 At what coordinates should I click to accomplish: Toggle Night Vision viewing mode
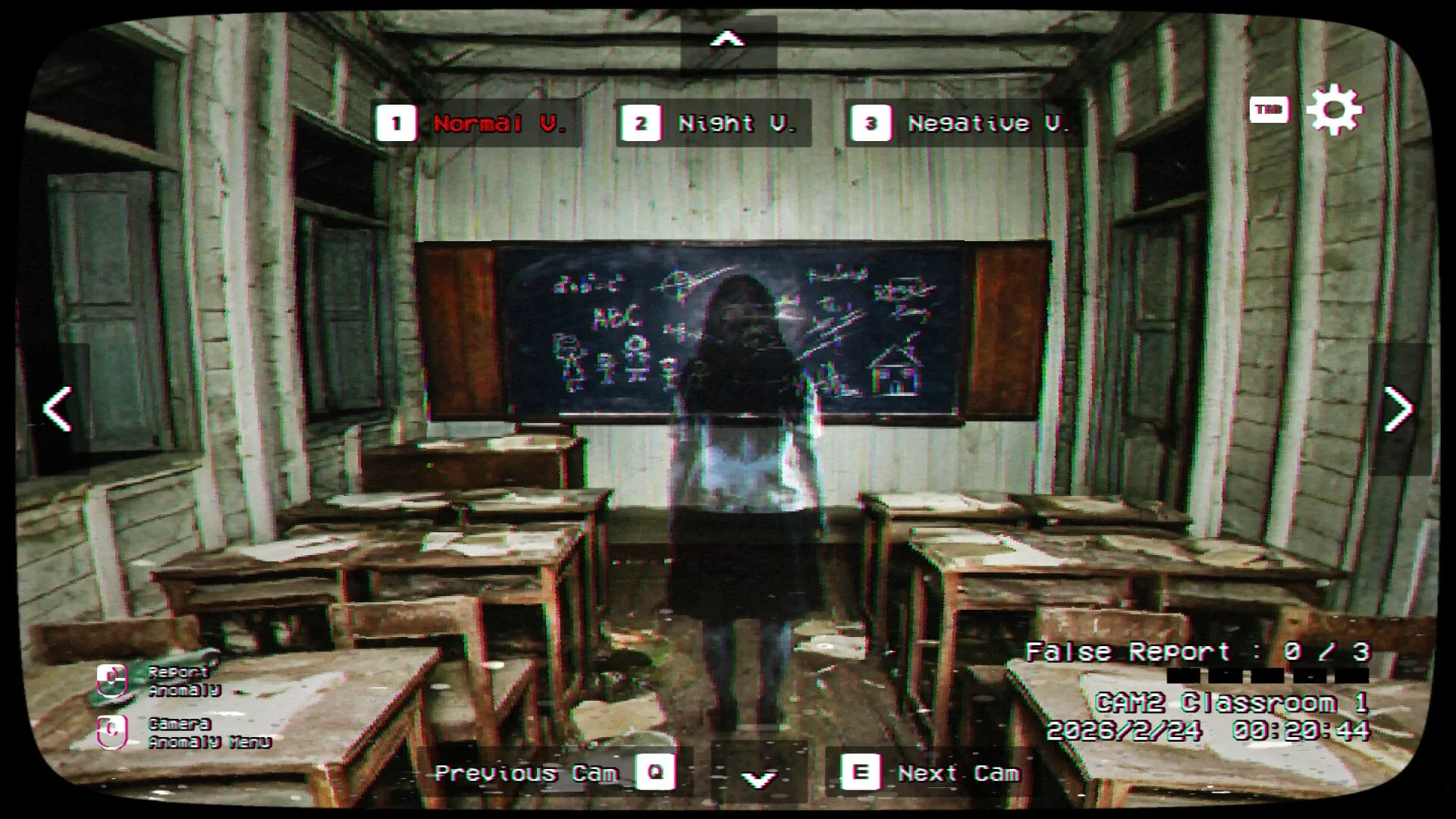(x=738, y=123)
